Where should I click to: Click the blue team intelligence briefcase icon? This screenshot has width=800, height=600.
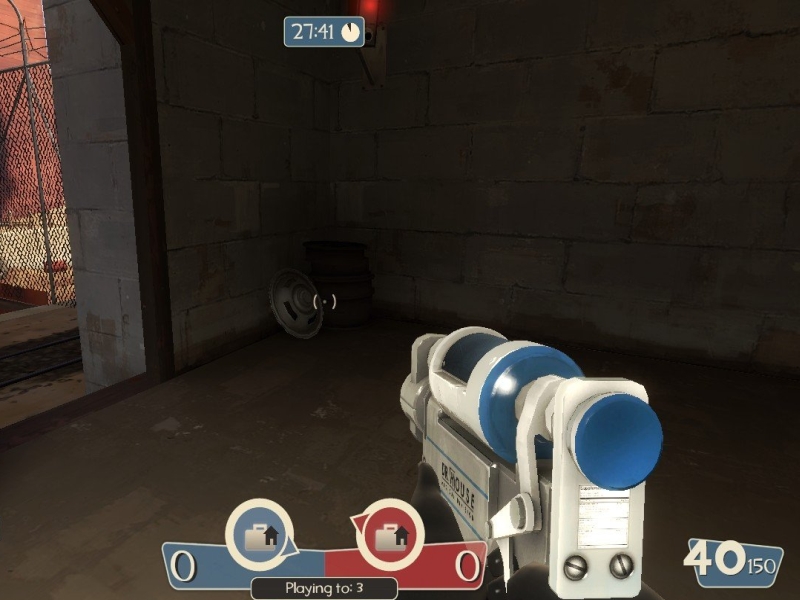click(x=260, y=534)
